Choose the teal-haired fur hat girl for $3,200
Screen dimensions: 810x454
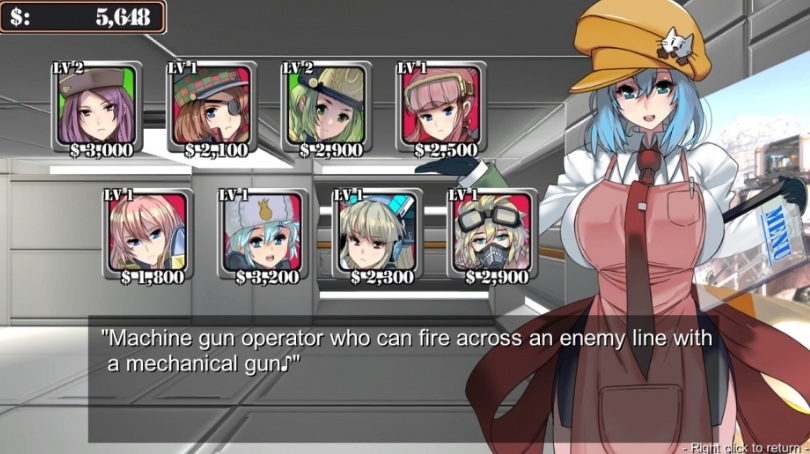[262, 234]
